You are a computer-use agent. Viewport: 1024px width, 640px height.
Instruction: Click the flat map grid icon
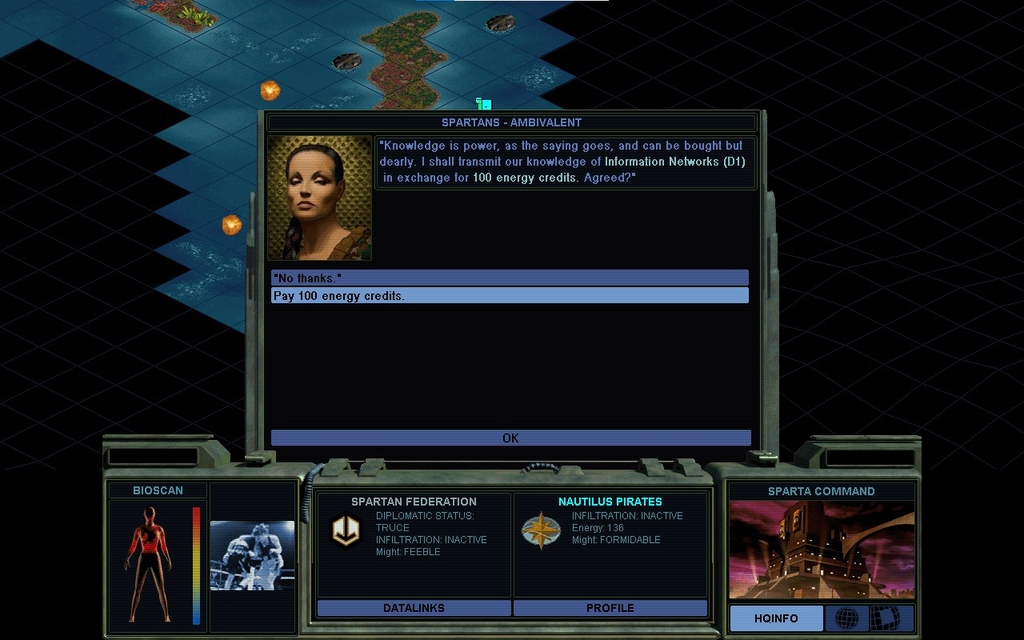(x=884, y=618)
